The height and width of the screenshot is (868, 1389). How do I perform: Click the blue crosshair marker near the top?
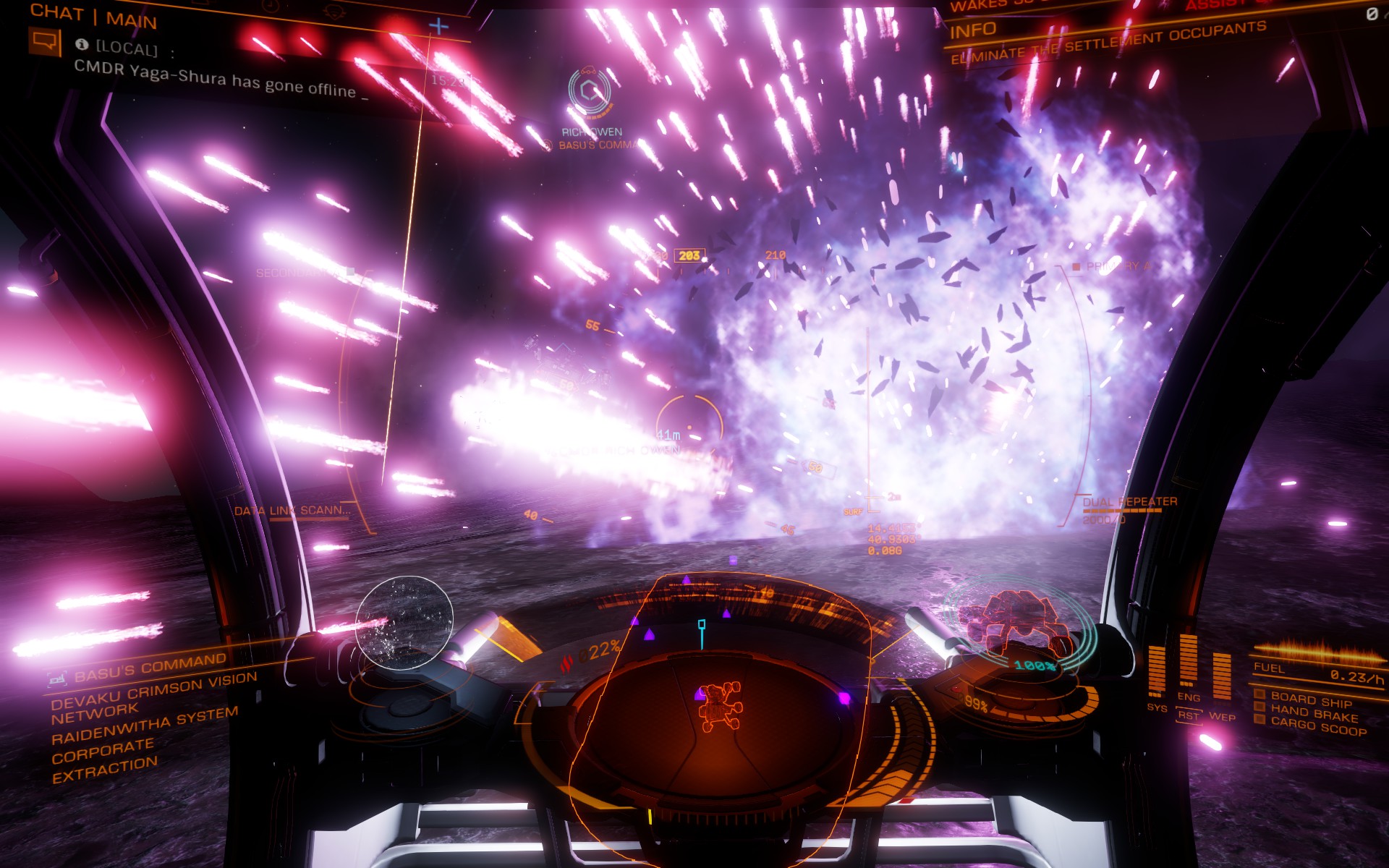click(437, 25)
